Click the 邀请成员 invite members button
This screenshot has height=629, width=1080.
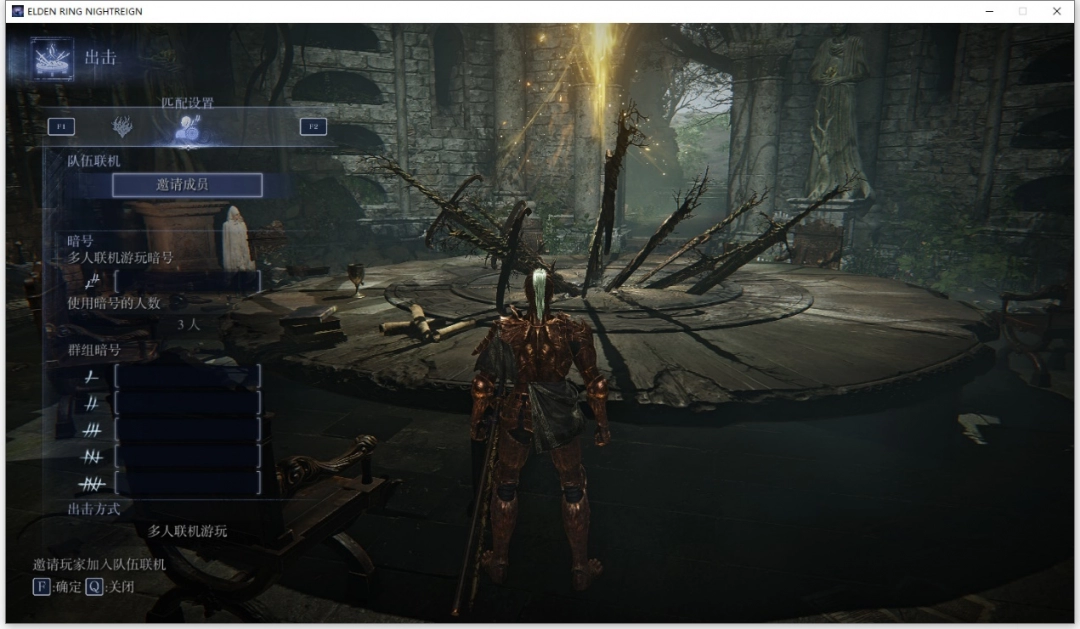[x=187, y=185]
